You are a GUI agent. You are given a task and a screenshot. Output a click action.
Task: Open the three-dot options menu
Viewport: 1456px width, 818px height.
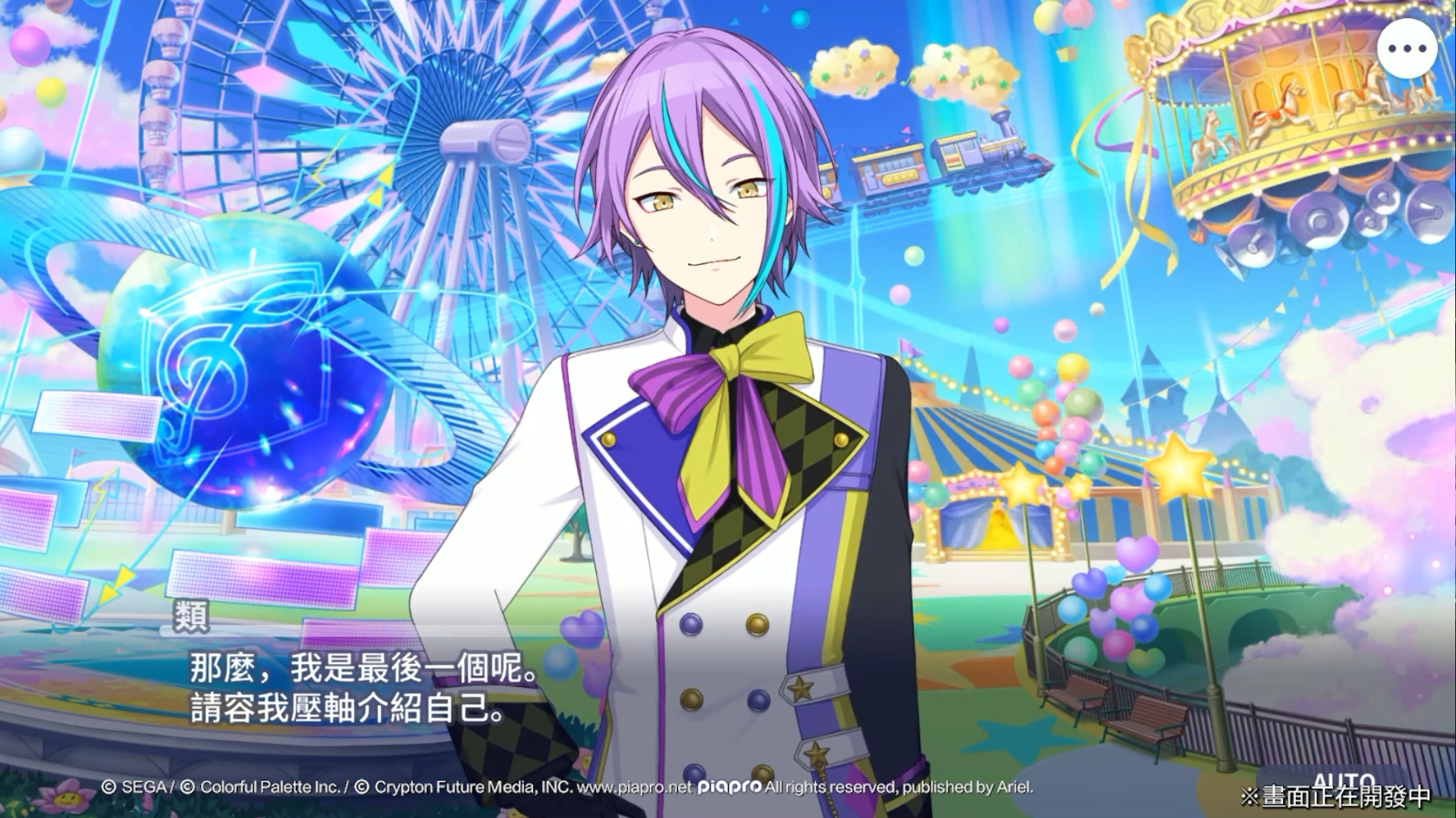coord(1407,49)
